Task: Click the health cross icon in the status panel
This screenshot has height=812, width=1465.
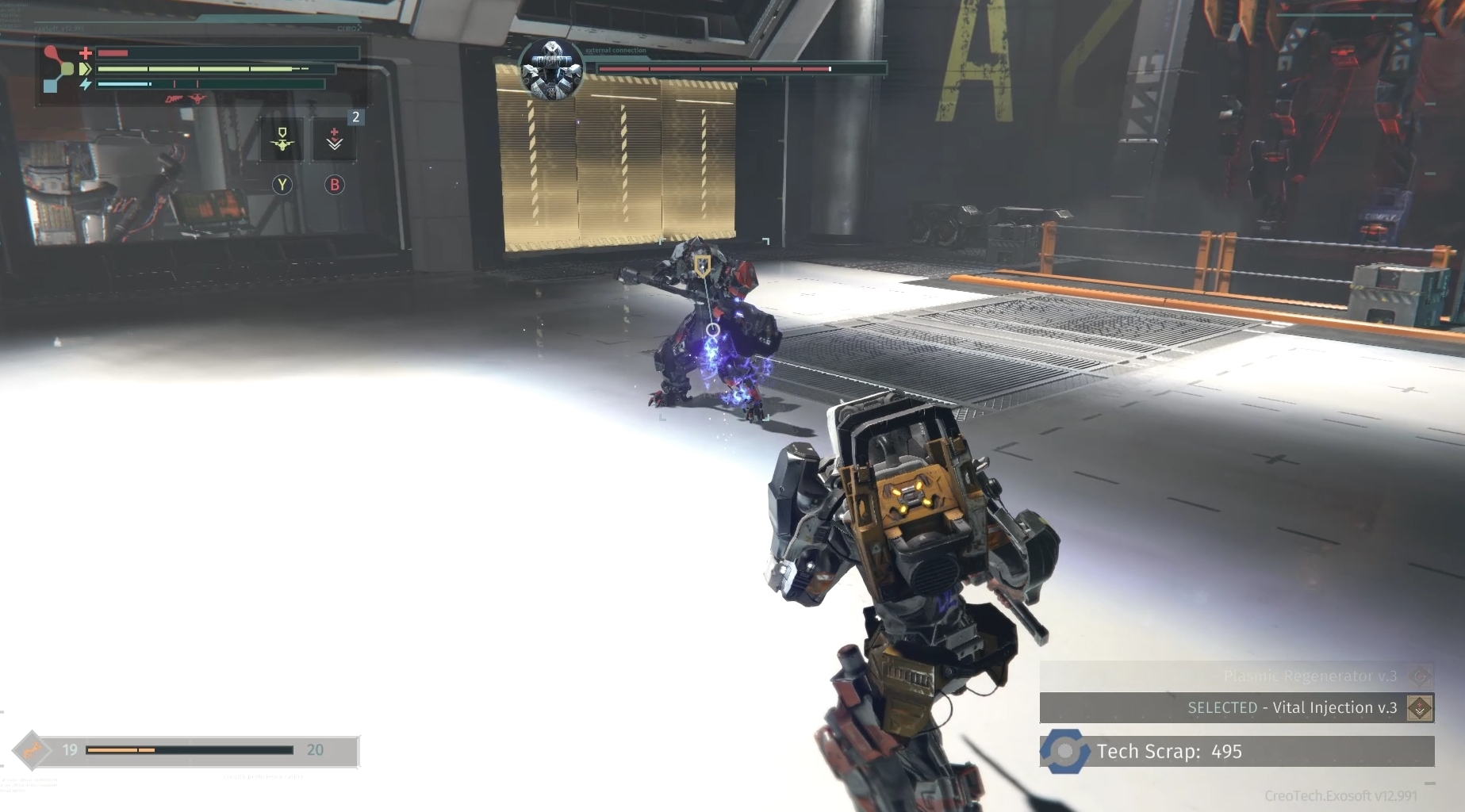Action: [x=85, y=53]
